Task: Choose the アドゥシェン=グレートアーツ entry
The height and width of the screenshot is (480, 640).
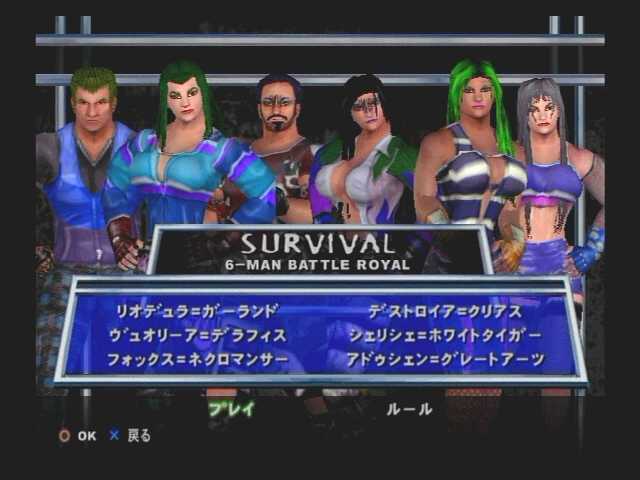Action: coord(446,358)
